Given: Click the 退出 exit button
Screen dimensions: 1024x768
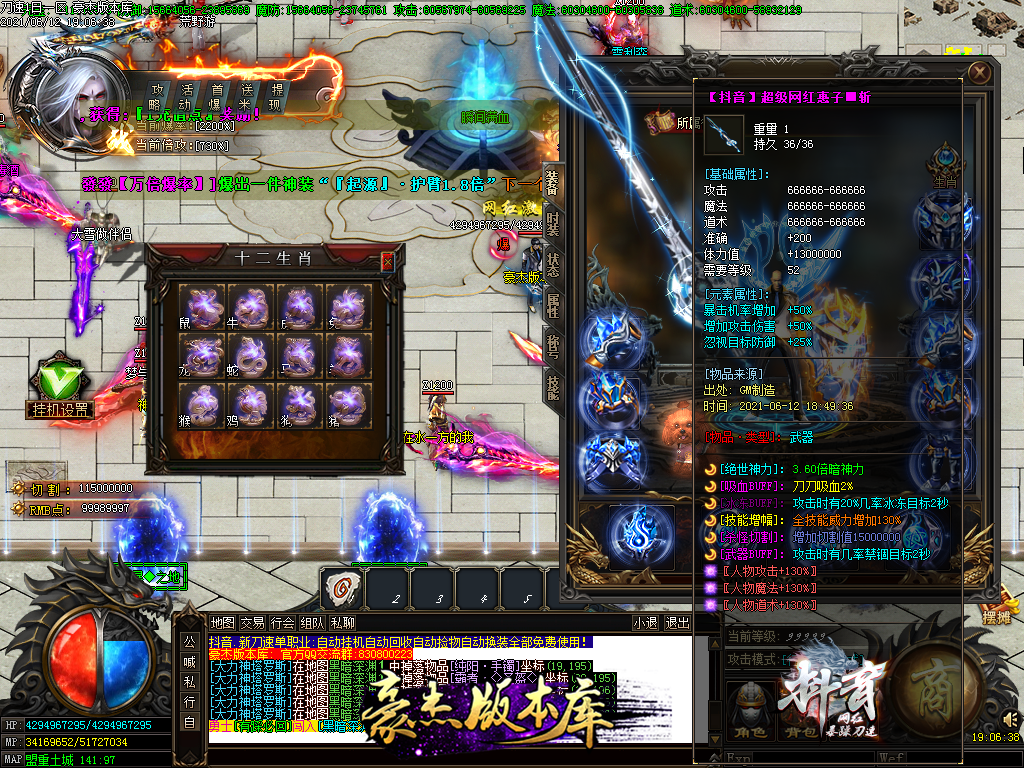Looking at the screenshot, I should 678,622.
